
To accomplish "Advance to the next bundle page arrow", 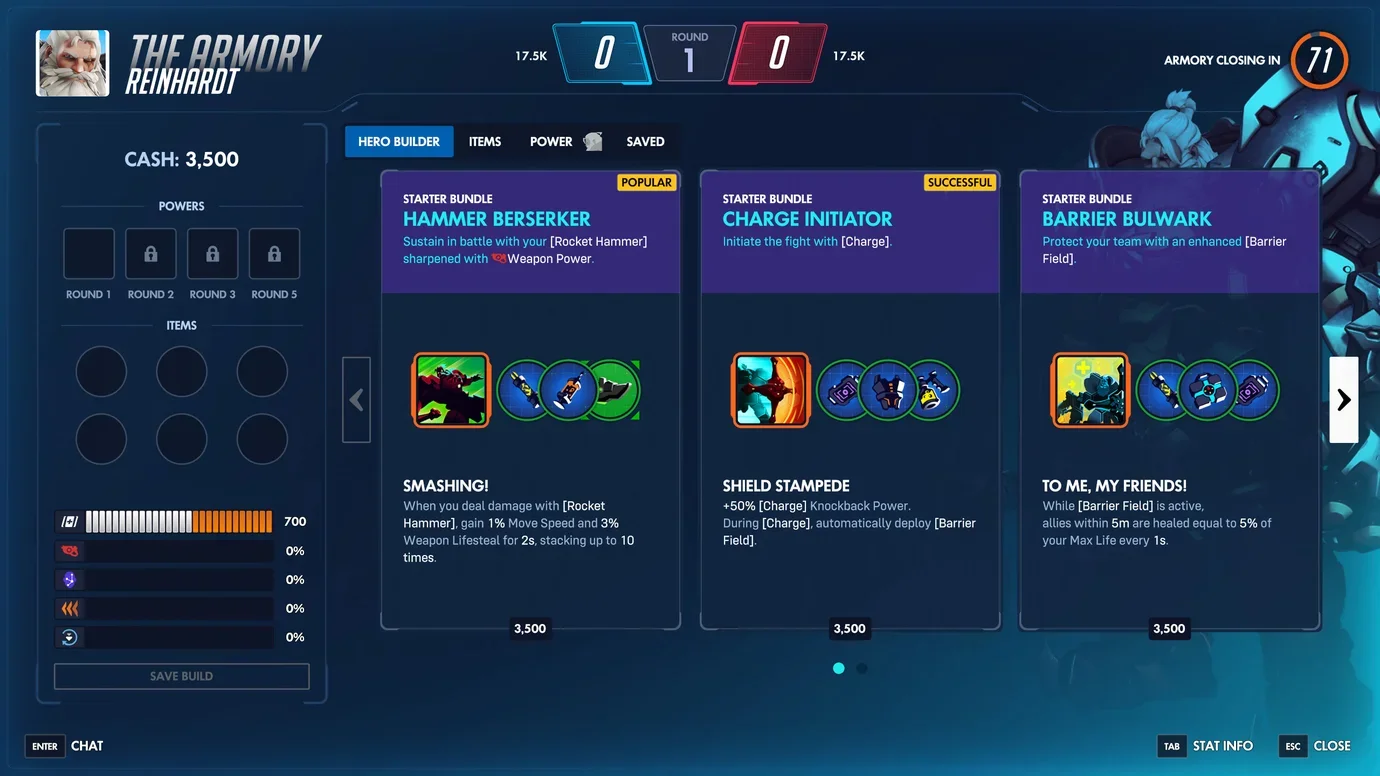I will [1343, 399].
